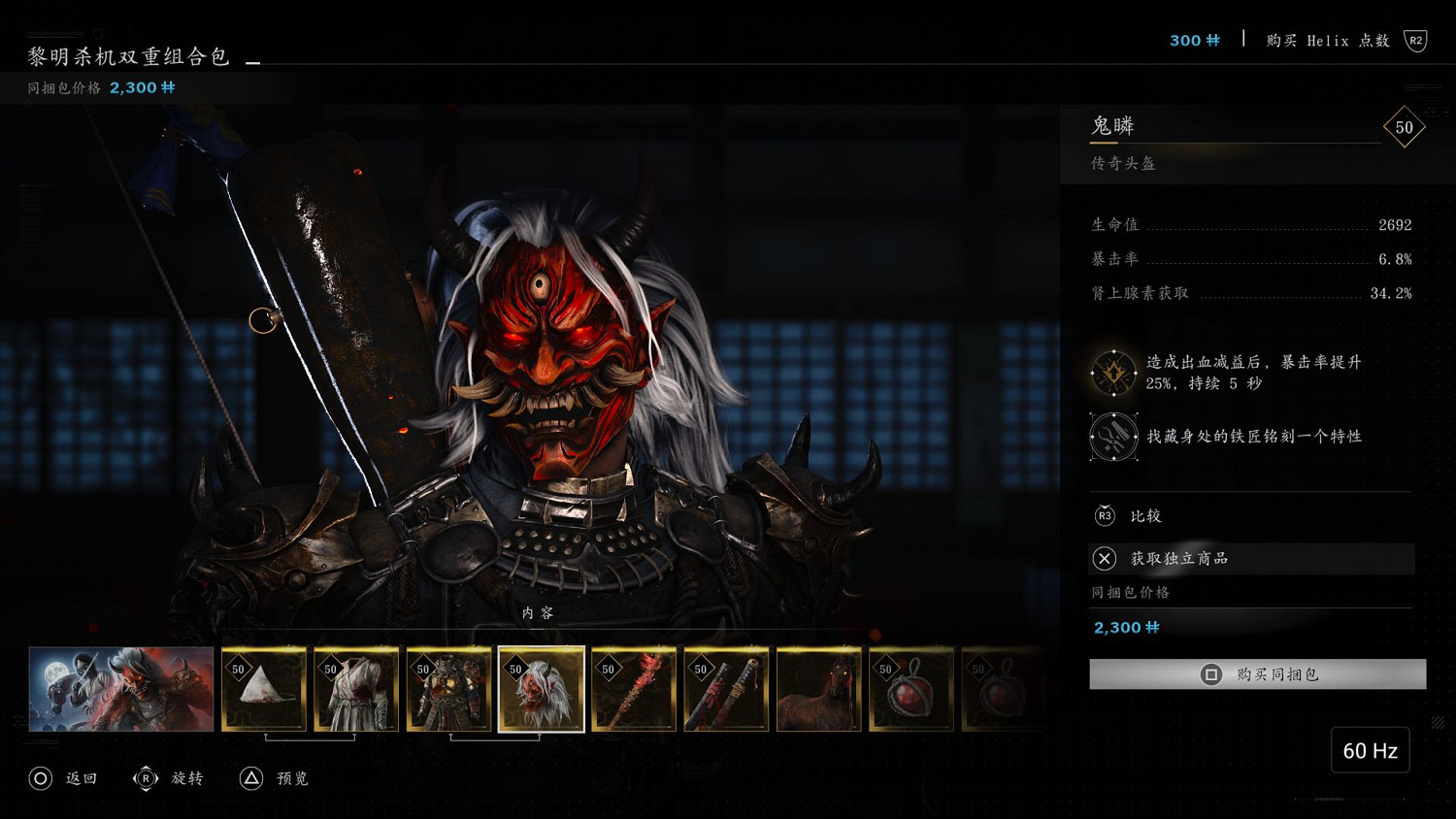Open the 比较 compare option
Image resolution: width=1456 pixels, height=819 pixels.
click(1145, 516)
